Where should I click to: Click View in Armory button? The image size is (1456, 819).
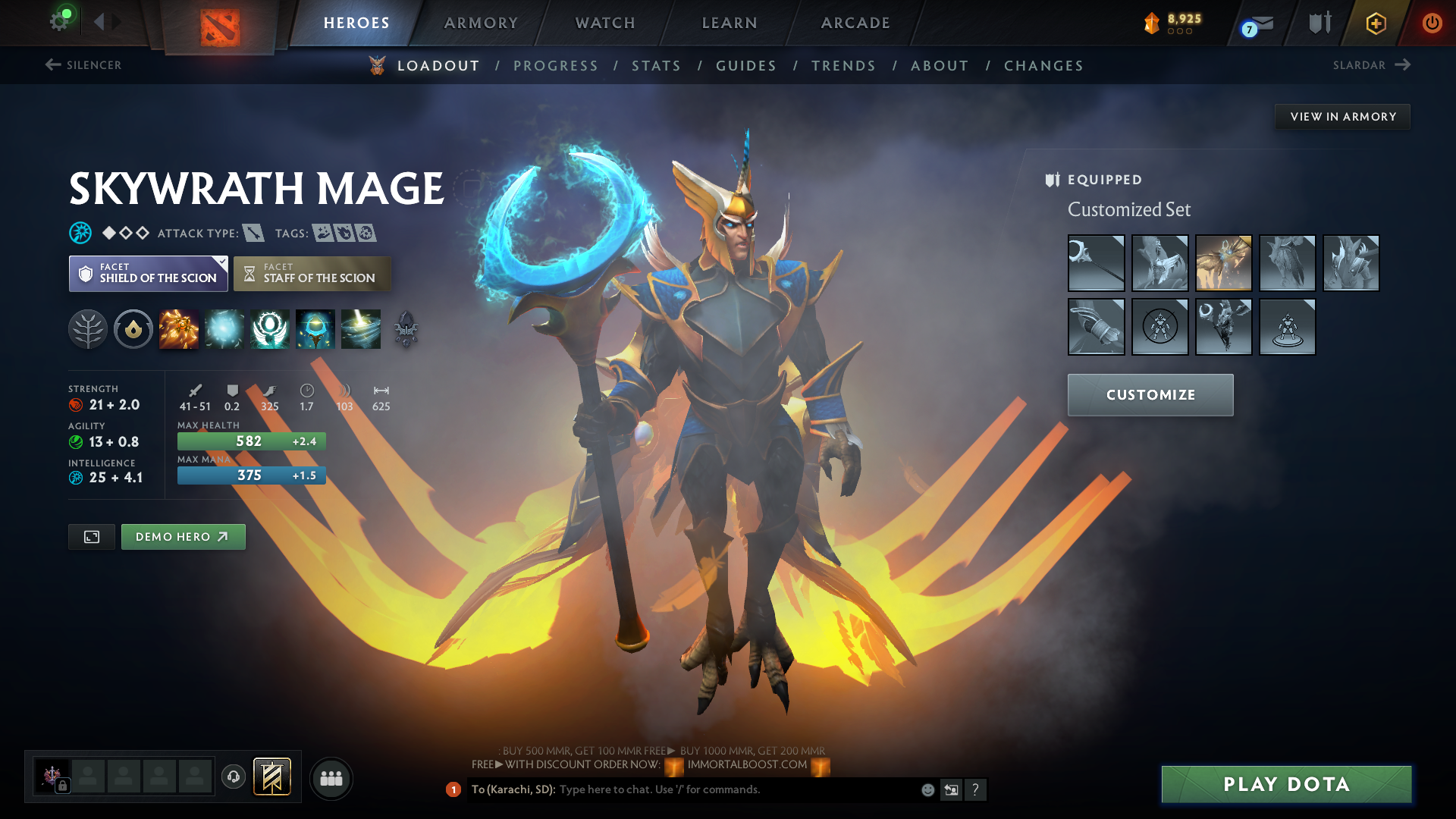[1342, 117]
